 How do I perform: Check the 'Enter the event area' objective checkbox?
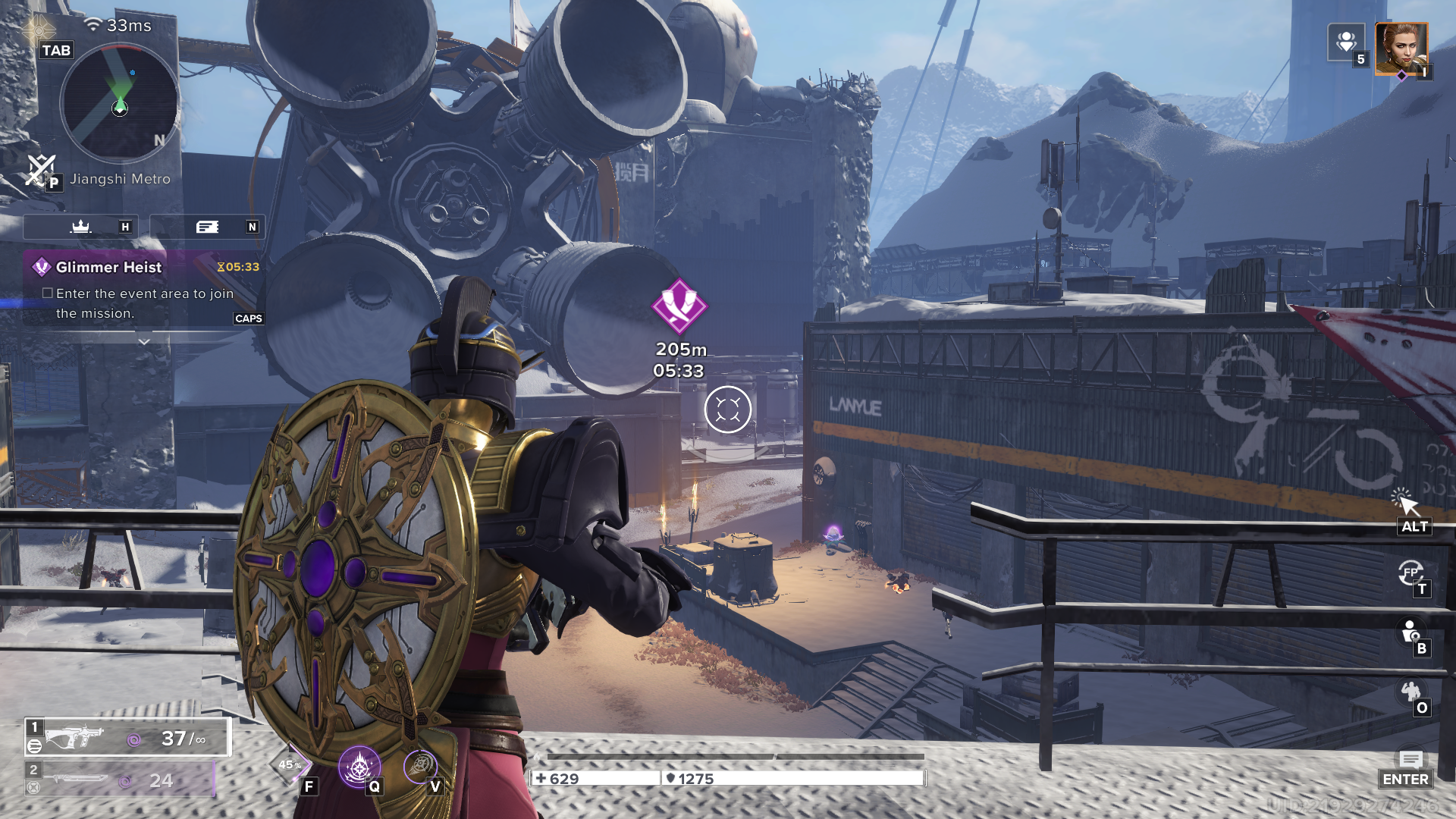coord(47,293)
